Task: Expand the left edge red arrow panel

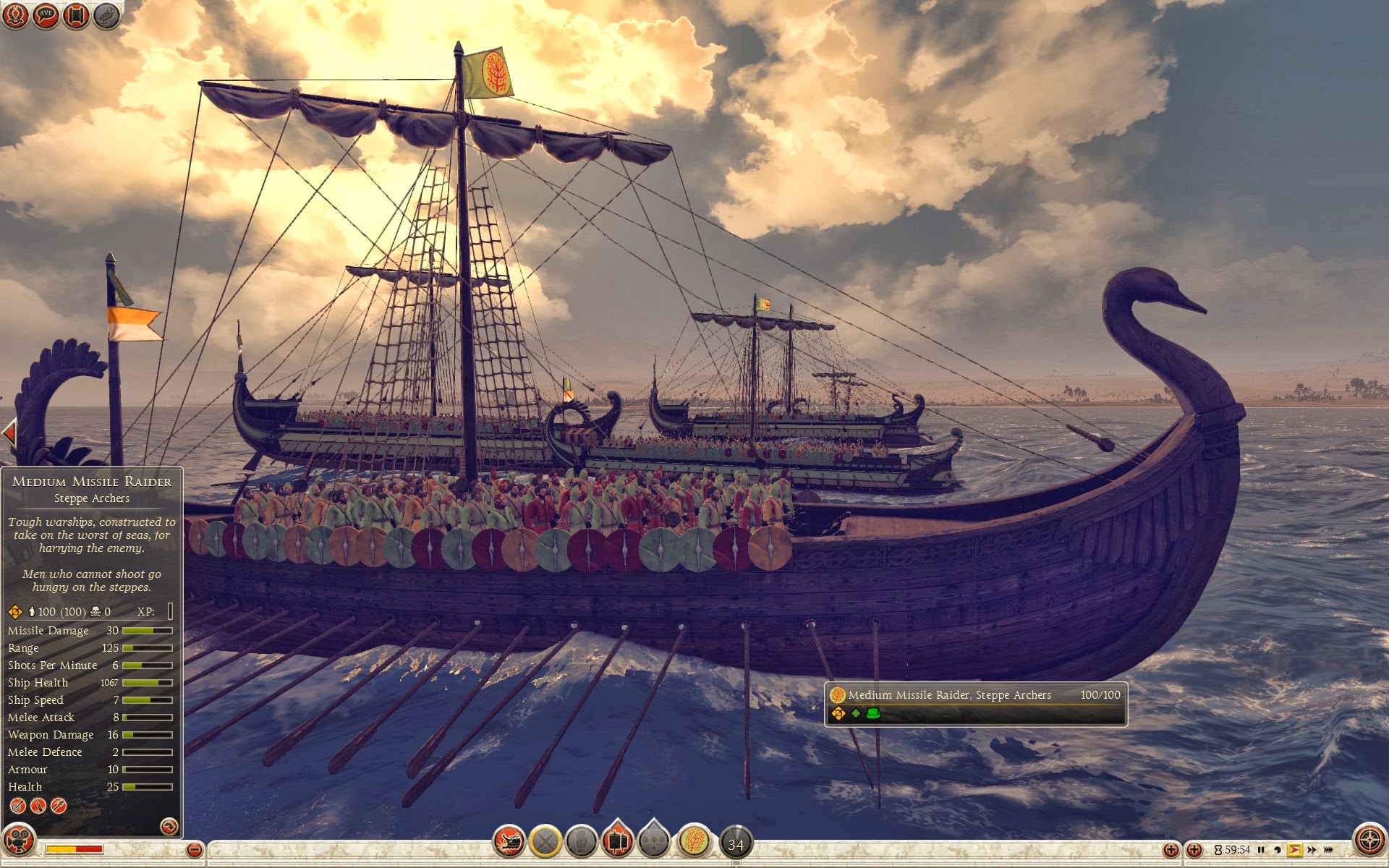Action: click(x=9, y=433)
